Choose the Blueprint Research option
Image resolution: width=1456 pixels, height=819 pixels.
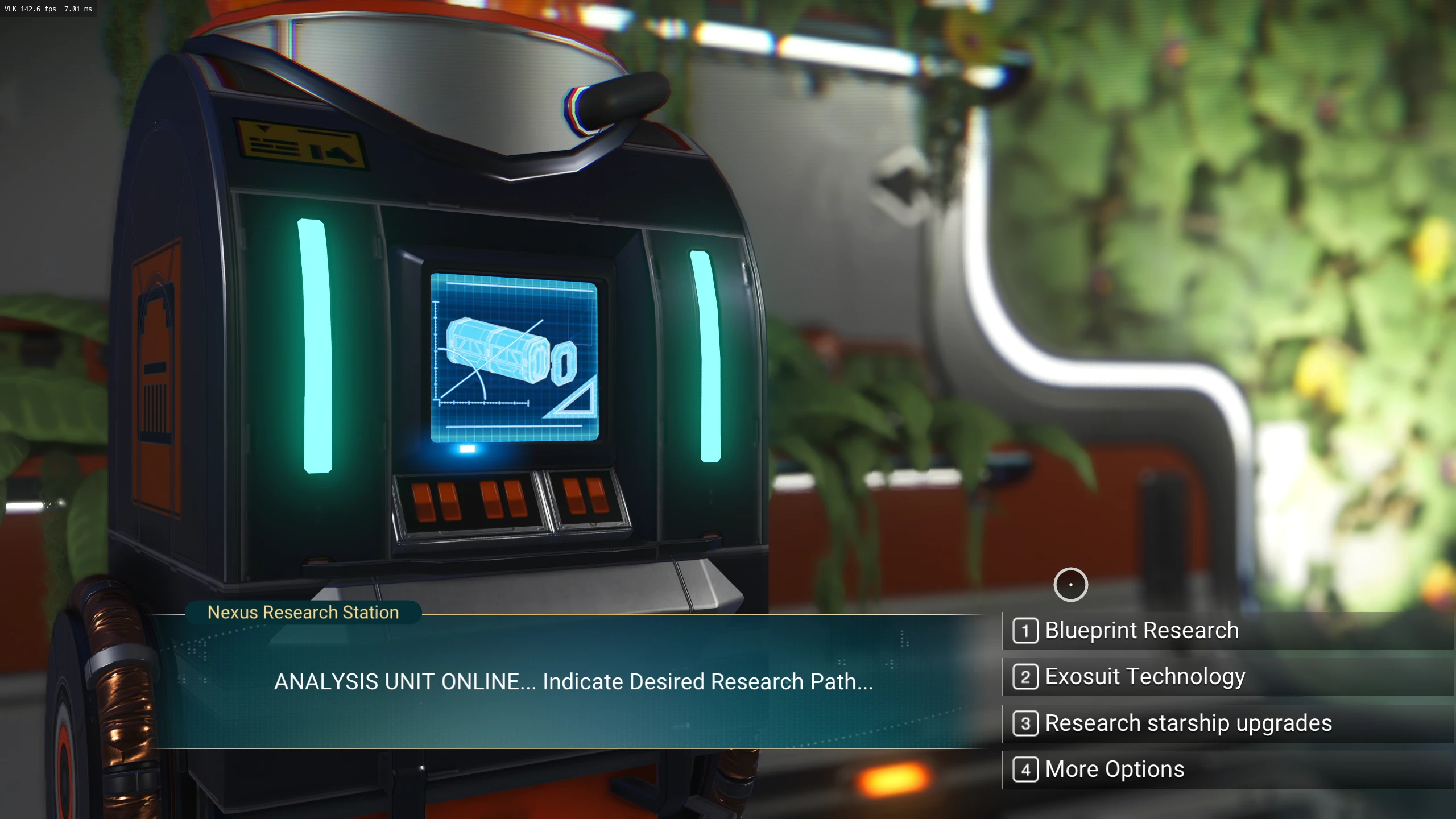click(x=1141, y=631)
